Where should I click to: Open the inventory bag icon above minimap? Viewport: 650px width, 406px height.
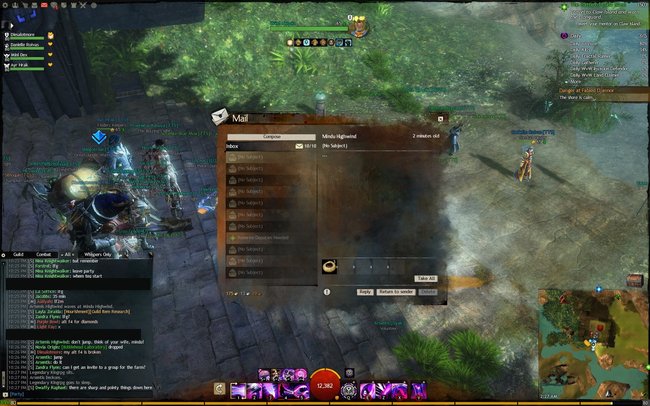634,280
